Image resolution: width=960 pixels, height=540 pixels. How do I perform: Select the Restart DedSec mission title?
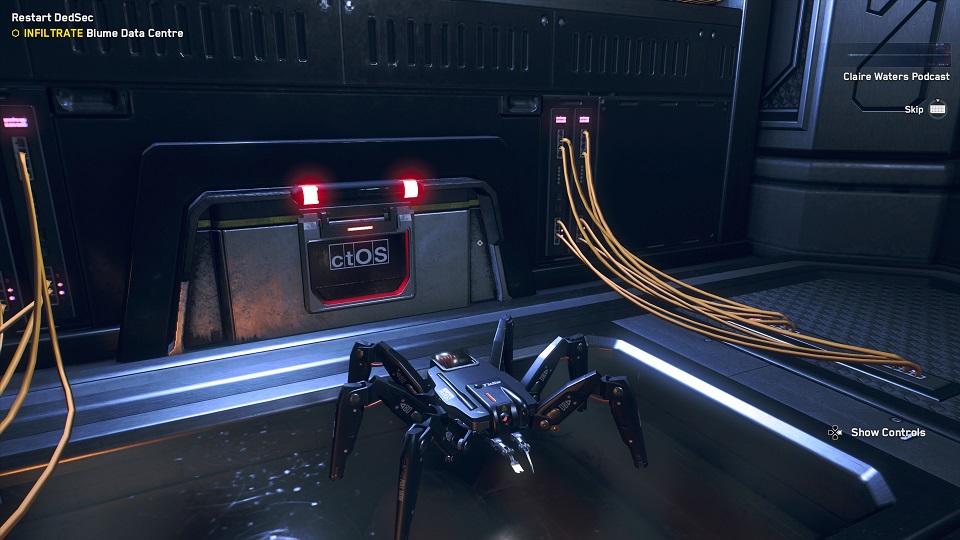pyautogui.click(x=46, y=17)
